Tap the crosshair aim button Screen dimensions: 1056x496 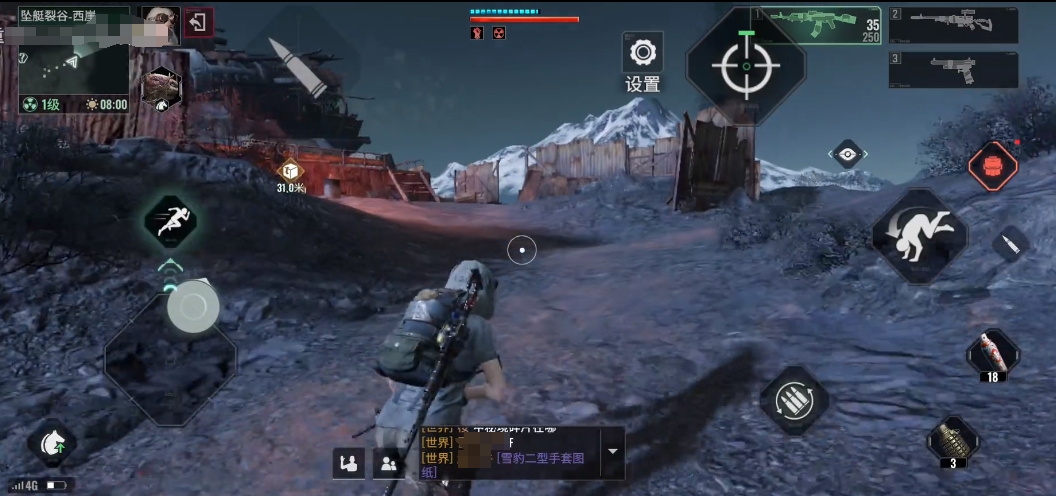pos(746,65)
